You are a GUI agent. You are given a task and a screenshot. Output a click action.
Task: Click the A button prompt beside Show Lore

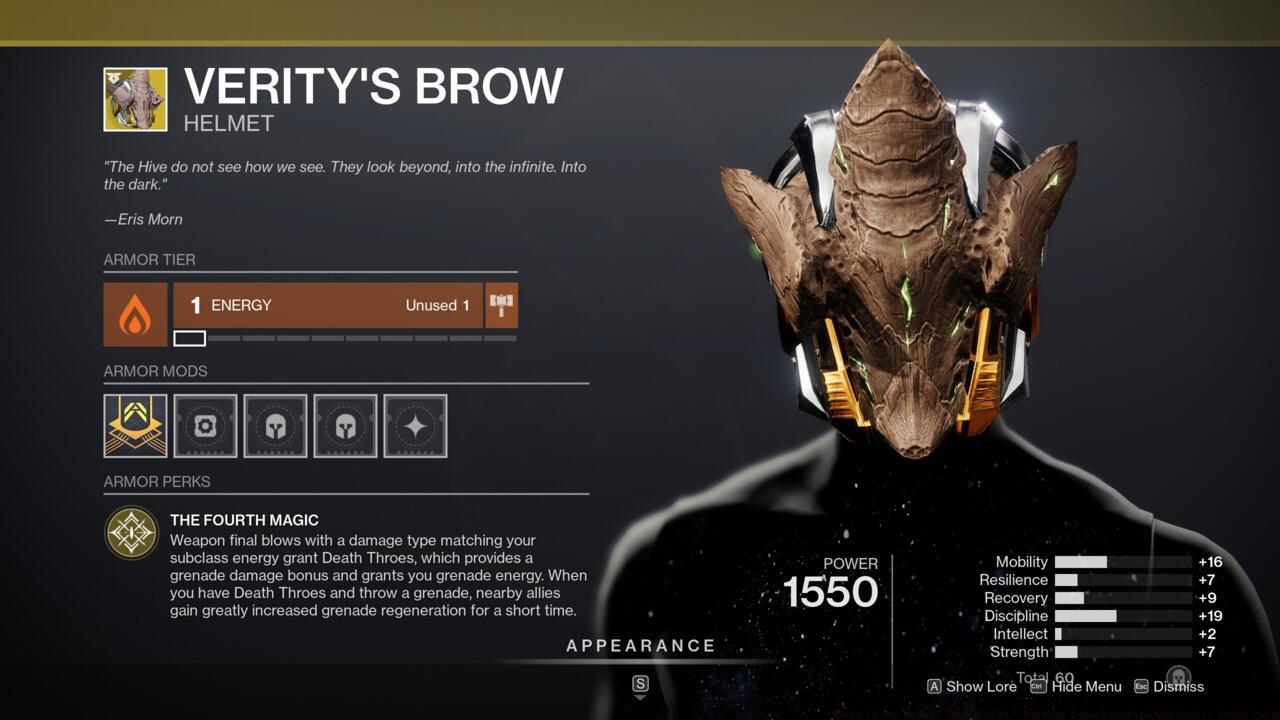click(x=936, y=687)
